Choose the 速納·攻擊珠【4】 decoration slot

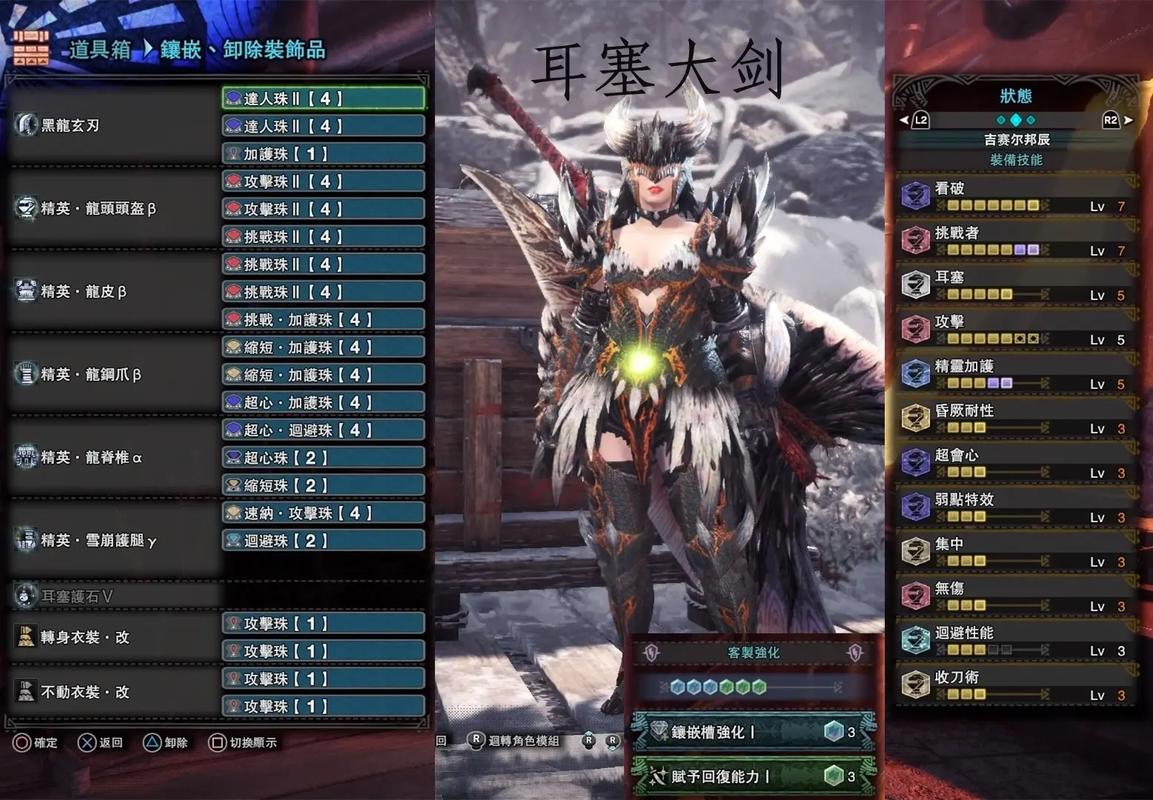point(323,513)
